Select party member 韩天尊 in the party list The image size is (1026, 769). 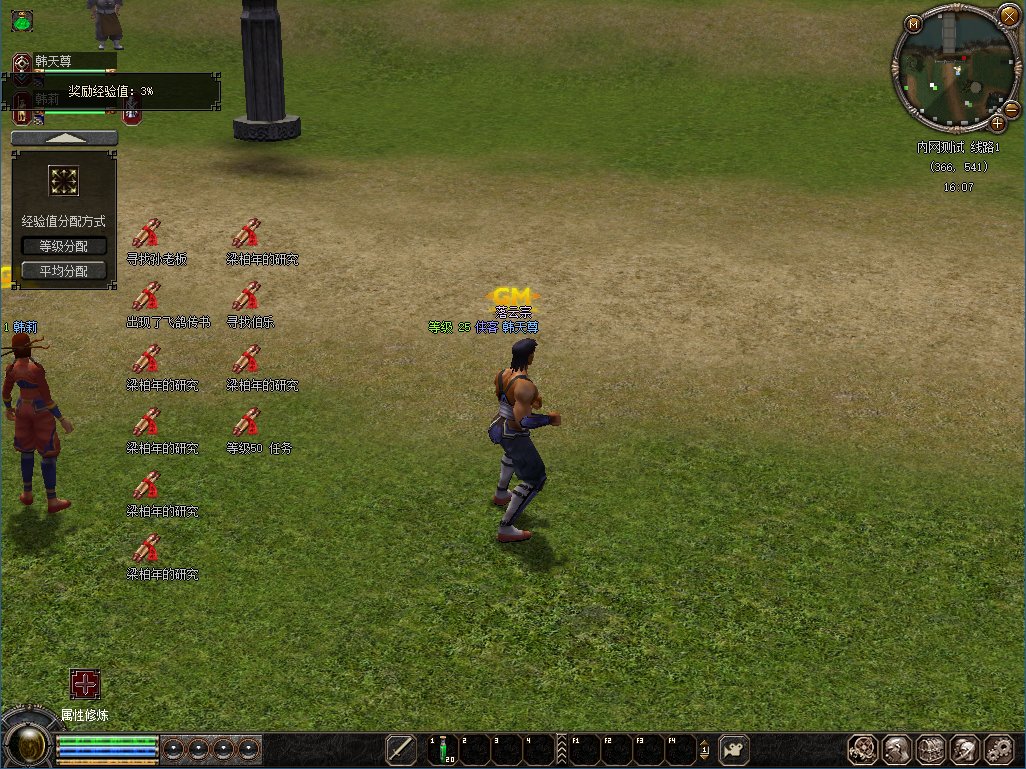coord(62,61)
